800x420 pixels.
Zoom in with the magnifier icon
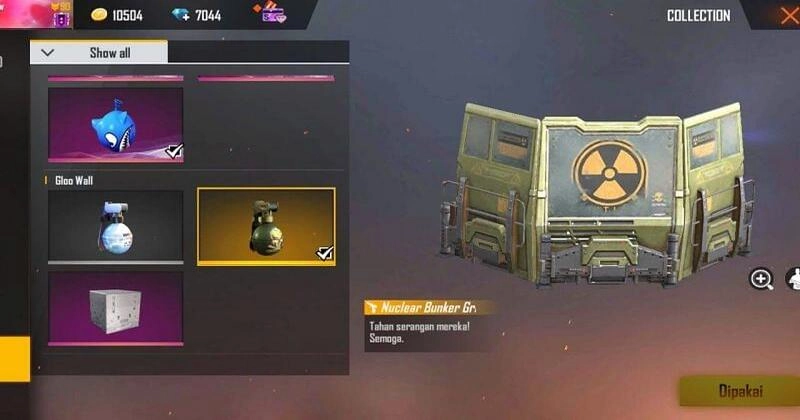click(761, 279)
